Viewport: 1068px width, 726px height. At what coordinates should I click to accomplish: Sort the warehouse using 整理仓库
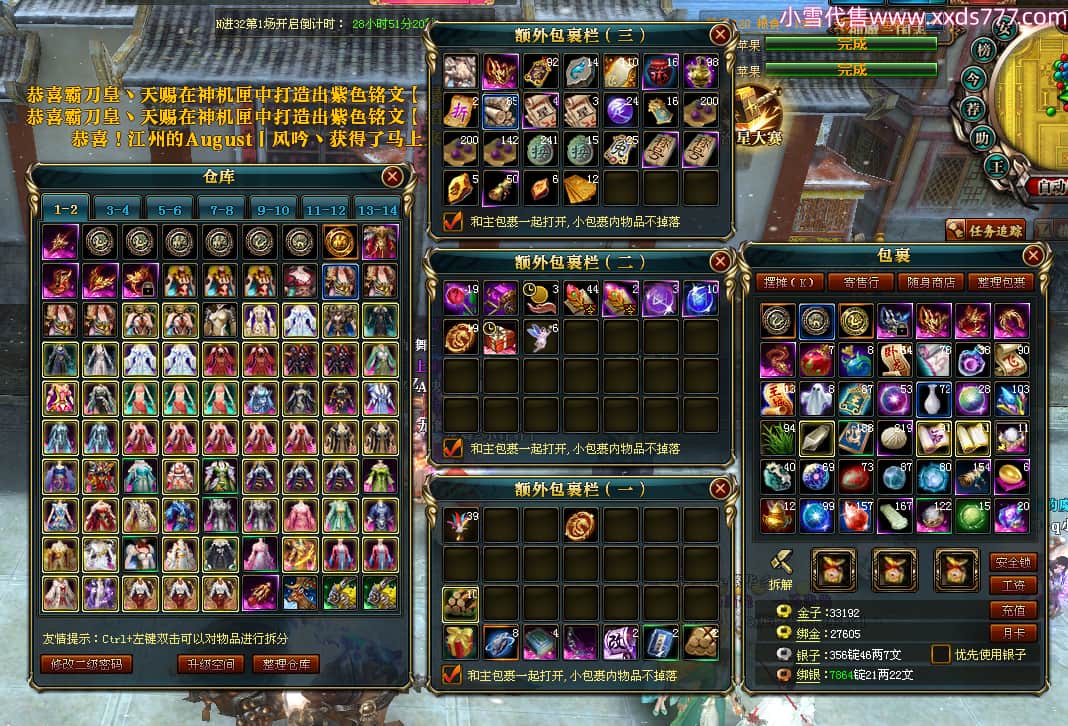(286, 664)
